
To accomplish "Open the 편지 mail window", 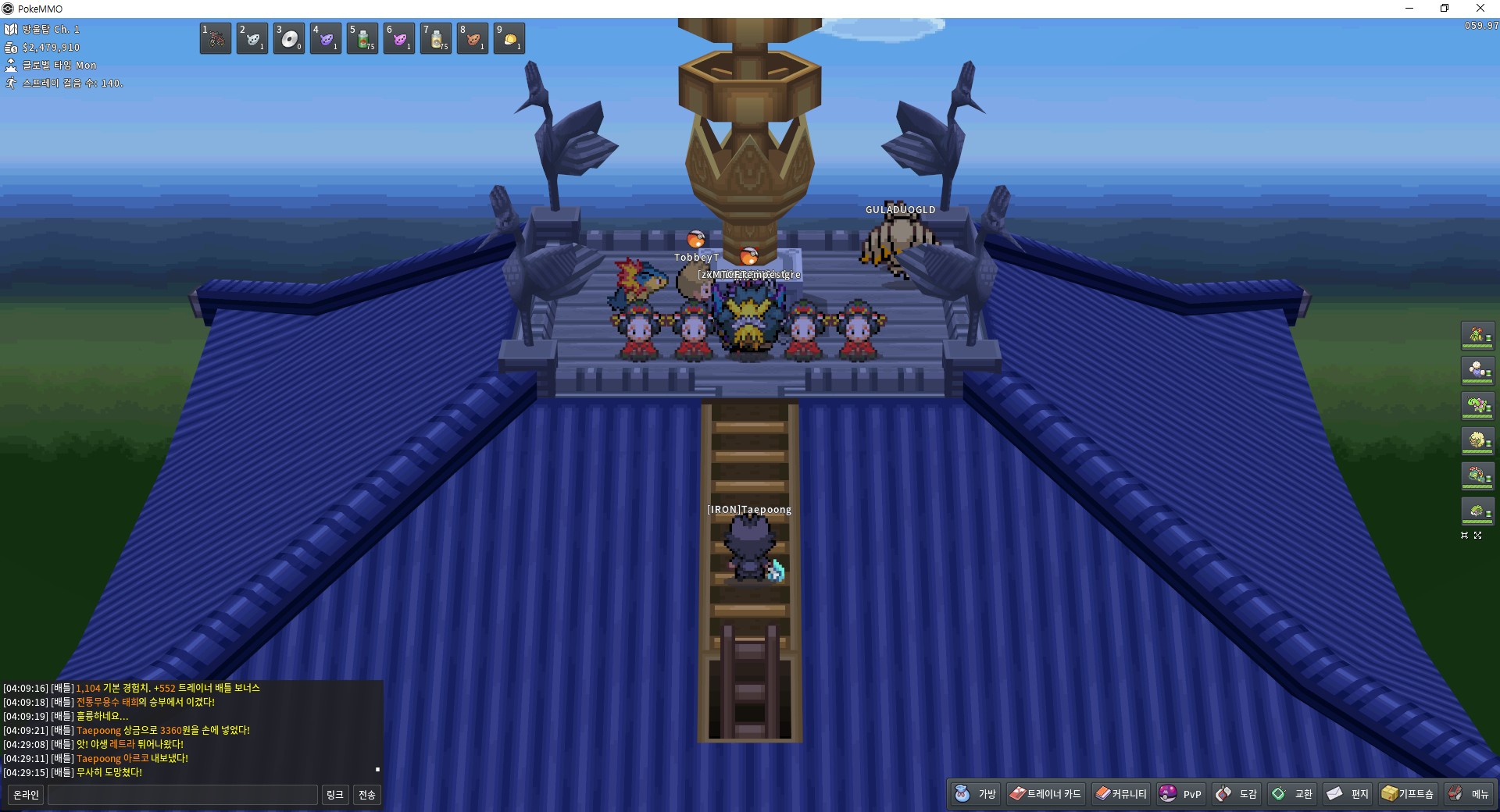I will click(x=1348, y=794).
